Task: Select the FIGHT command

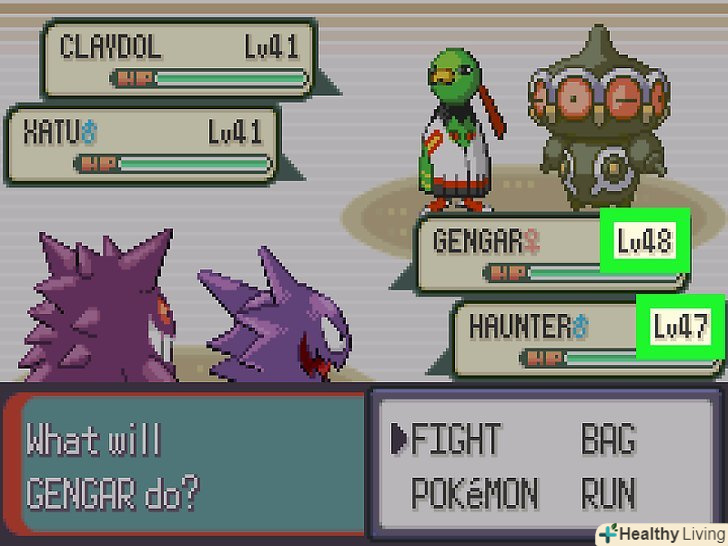Action: pos(455,439)
